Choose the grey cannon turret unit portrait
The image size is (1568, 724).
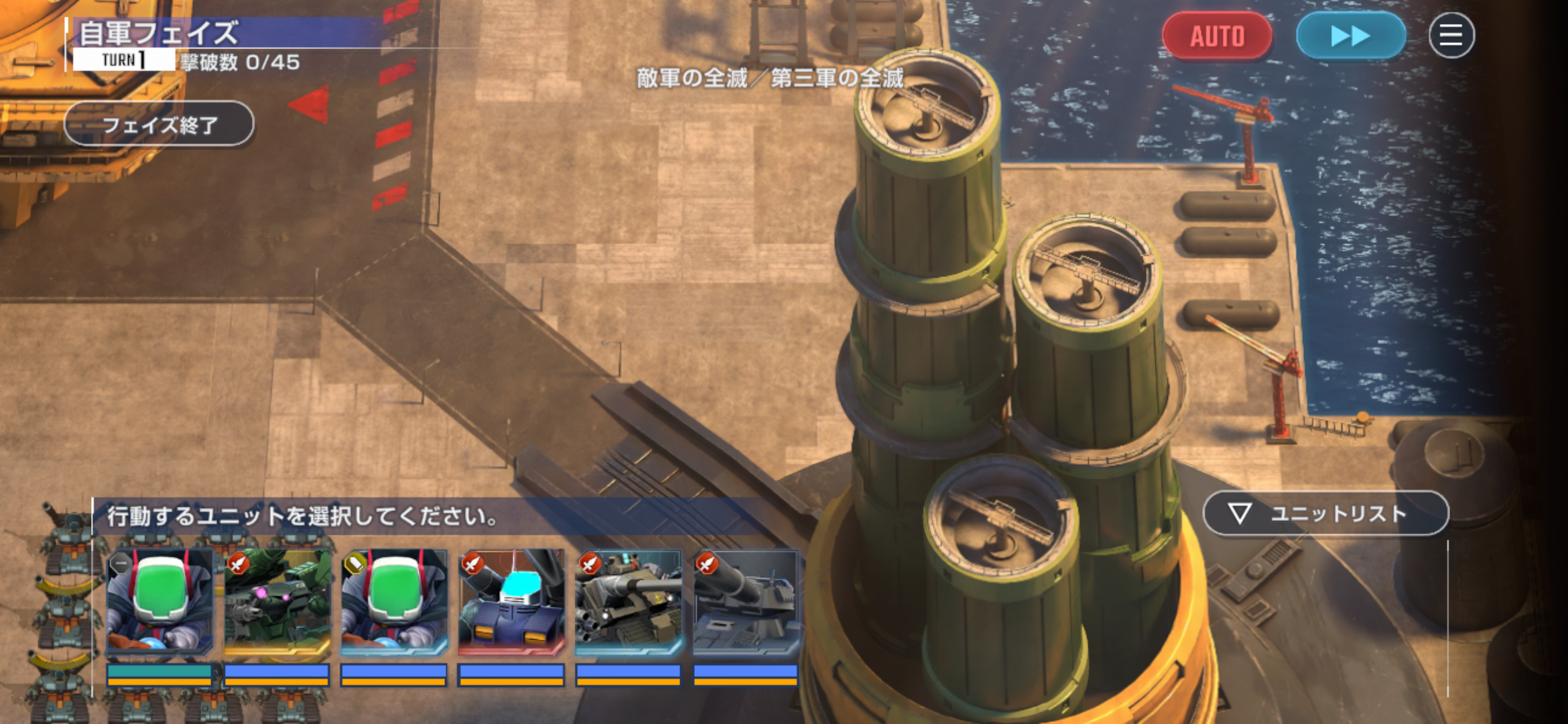click(746, 601)
